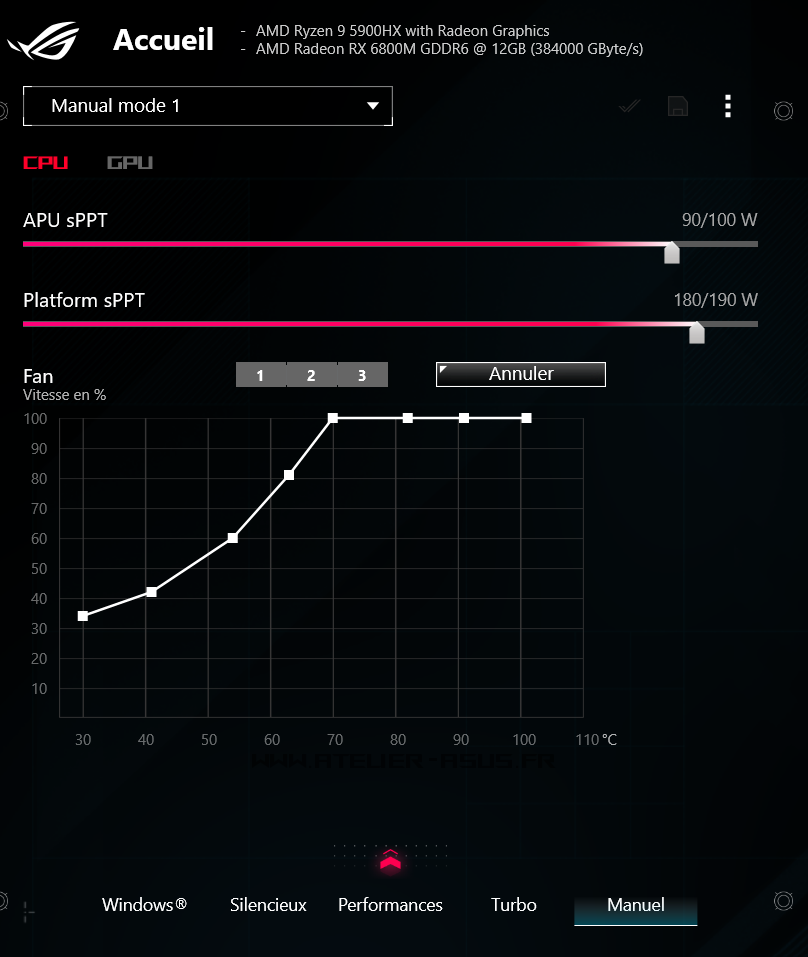Click the fan curve point at 70°C
Screen dimensions: 808x957
(x=333, y=418)
